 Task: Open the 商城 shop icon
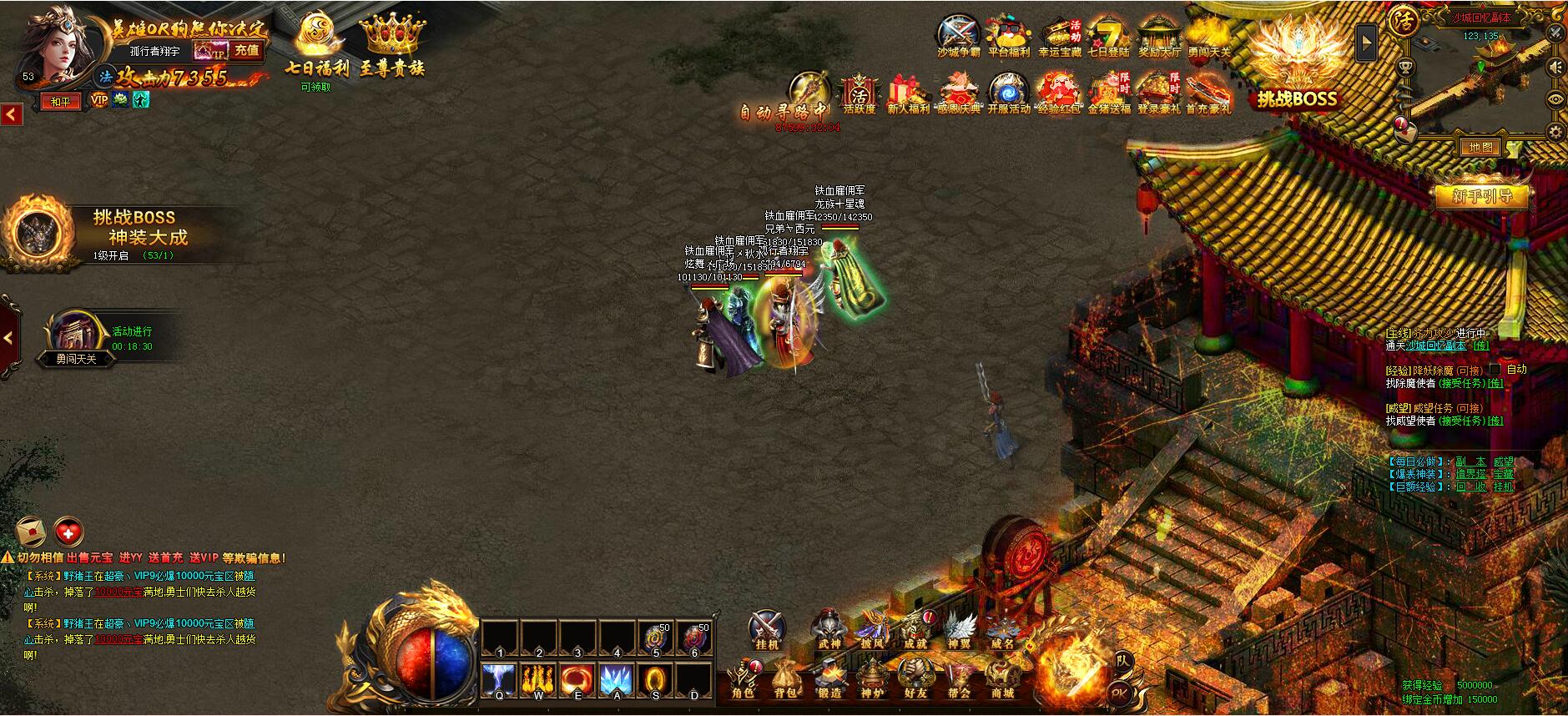coord(1001,678)
